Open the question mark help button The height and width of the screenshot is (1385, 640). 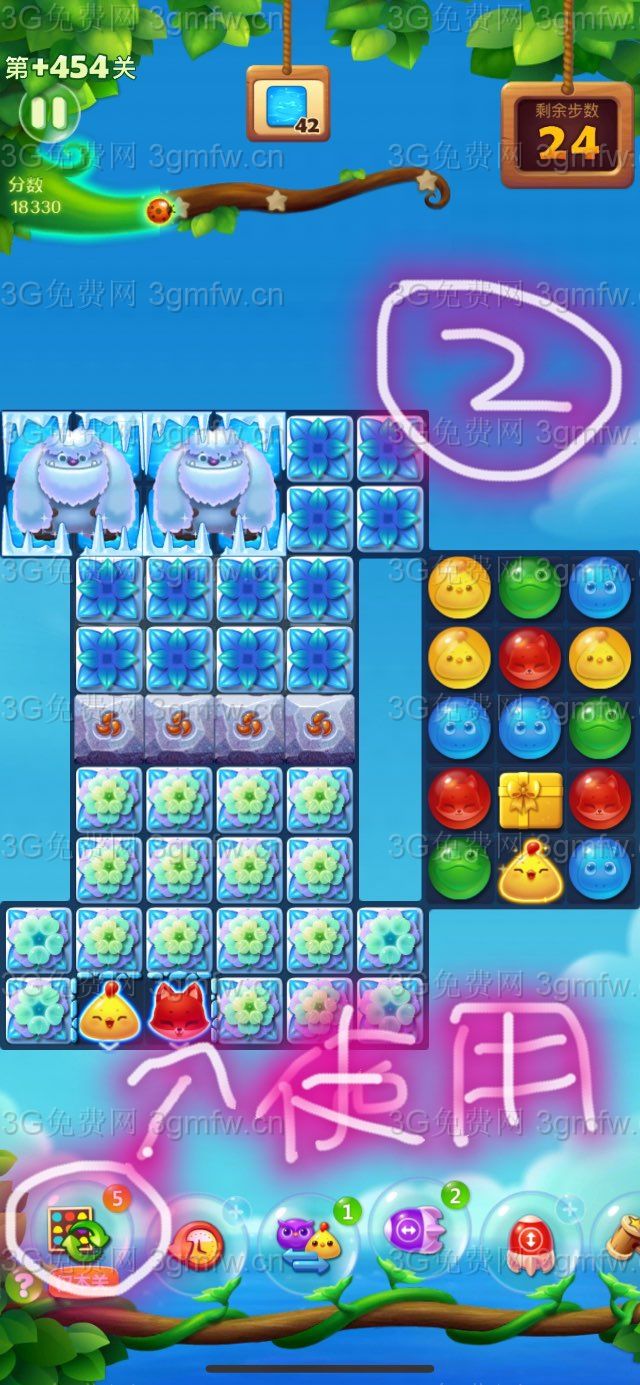pyautogui.click(x=21, y=1285)
